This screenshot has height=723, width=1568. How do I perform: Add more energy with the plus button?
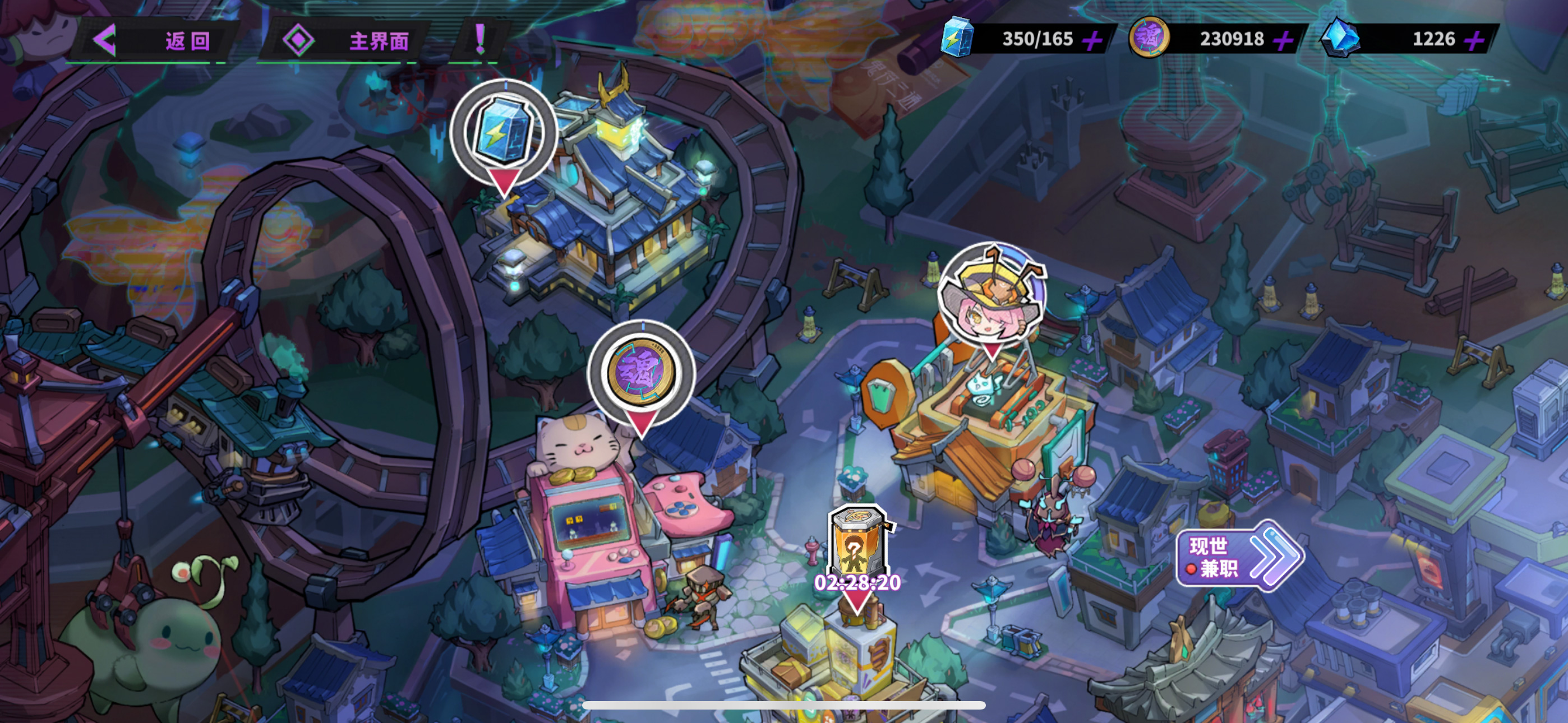pos(1092,41)
